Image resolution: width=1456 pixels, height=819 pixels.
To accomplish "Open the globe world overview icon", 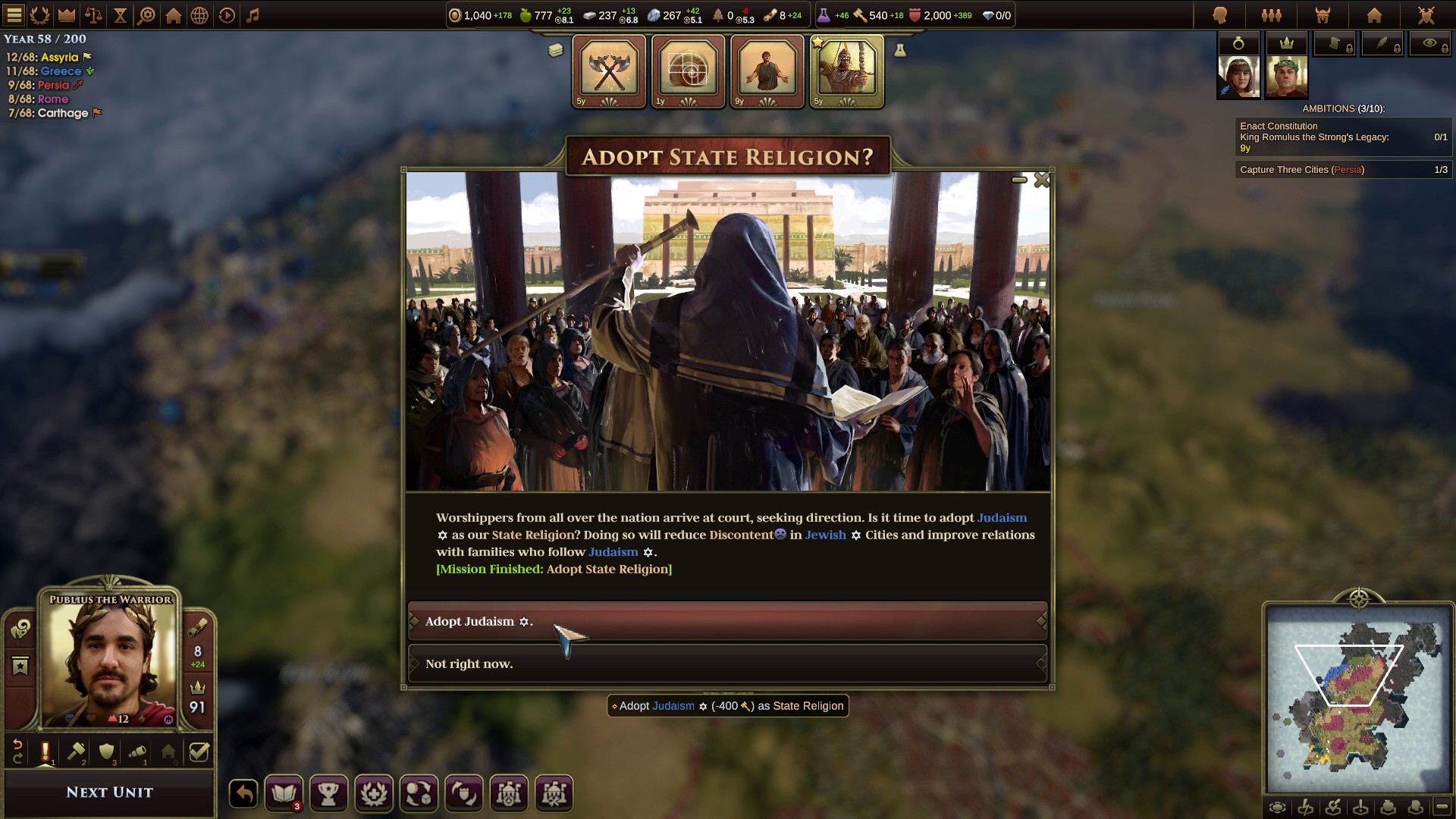I will (199, 13).
